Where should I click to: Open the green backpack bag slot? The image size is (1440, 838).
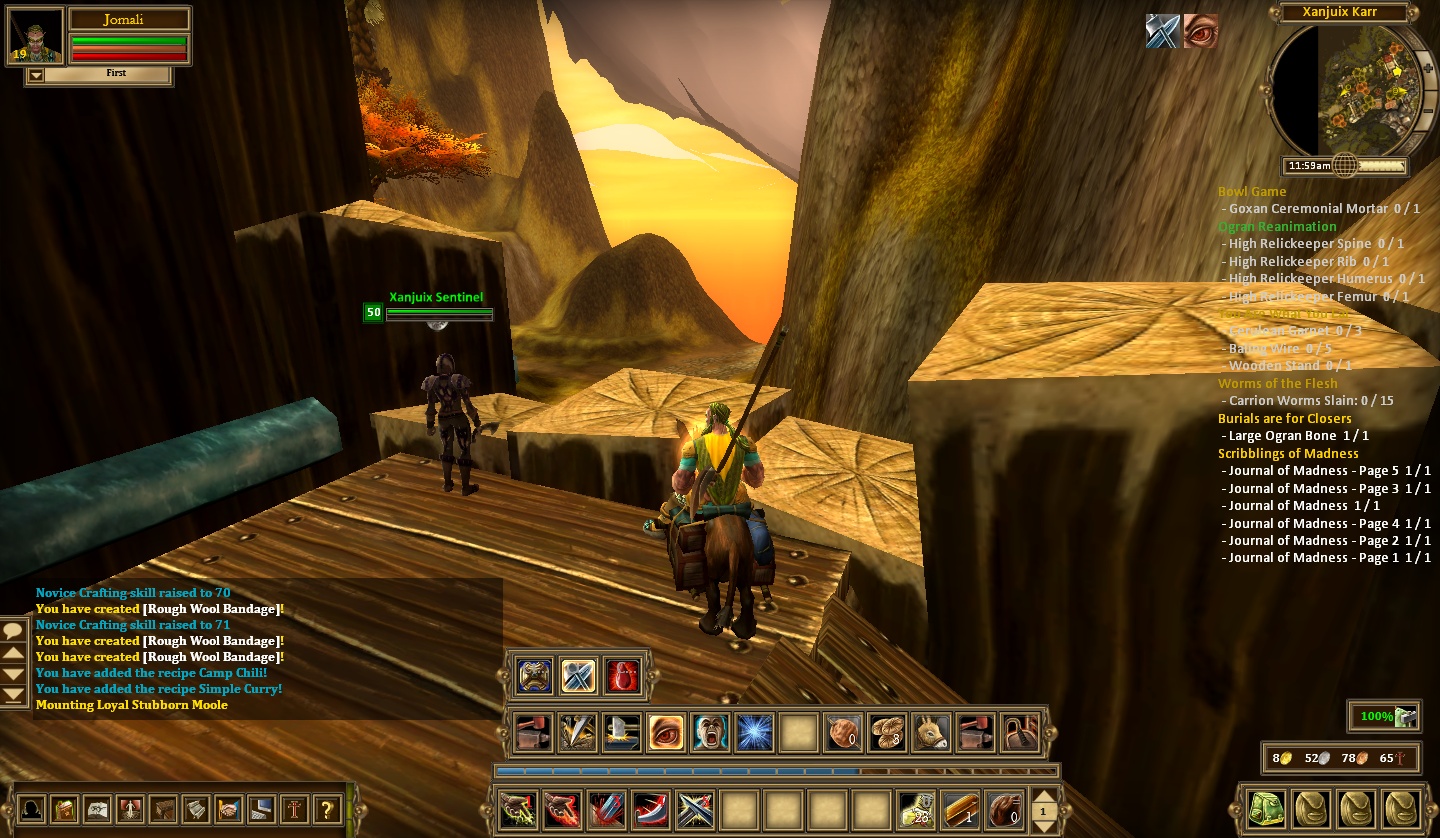click(1264, 808)
